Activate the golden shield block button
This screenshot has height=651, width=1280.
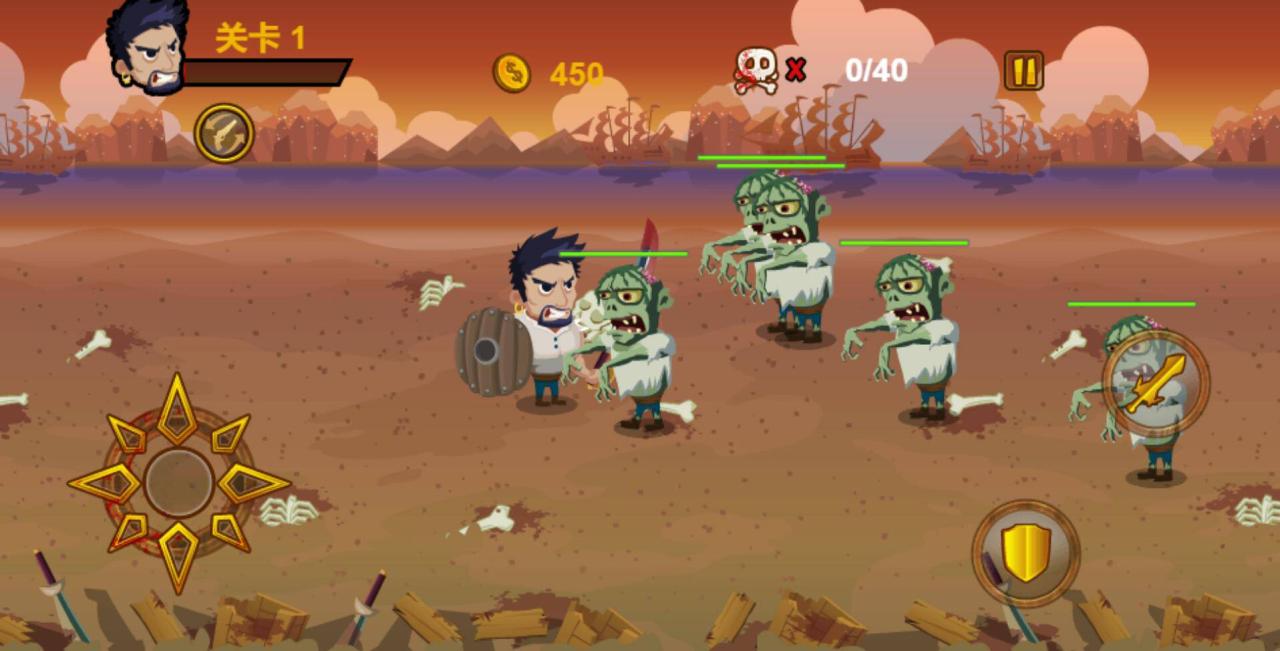(1026, 553)
